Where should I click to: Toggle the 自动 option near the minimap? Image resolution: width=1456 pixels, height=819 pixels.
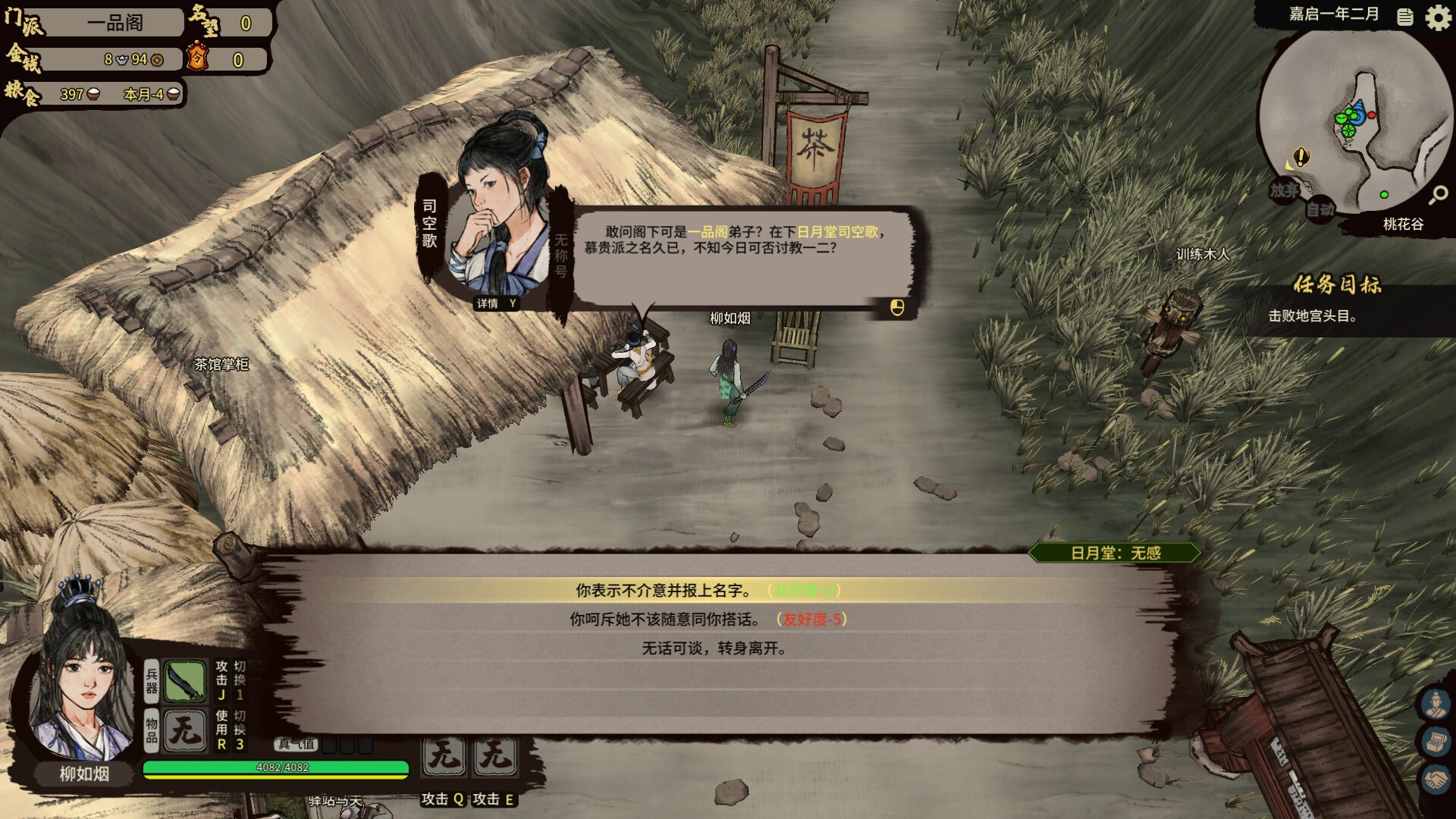coord(1319,211)
